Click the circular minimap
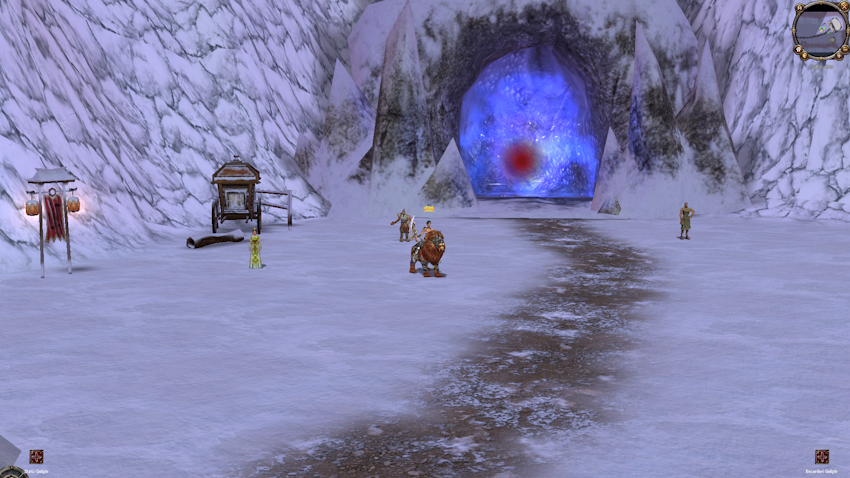 [821, 30]
